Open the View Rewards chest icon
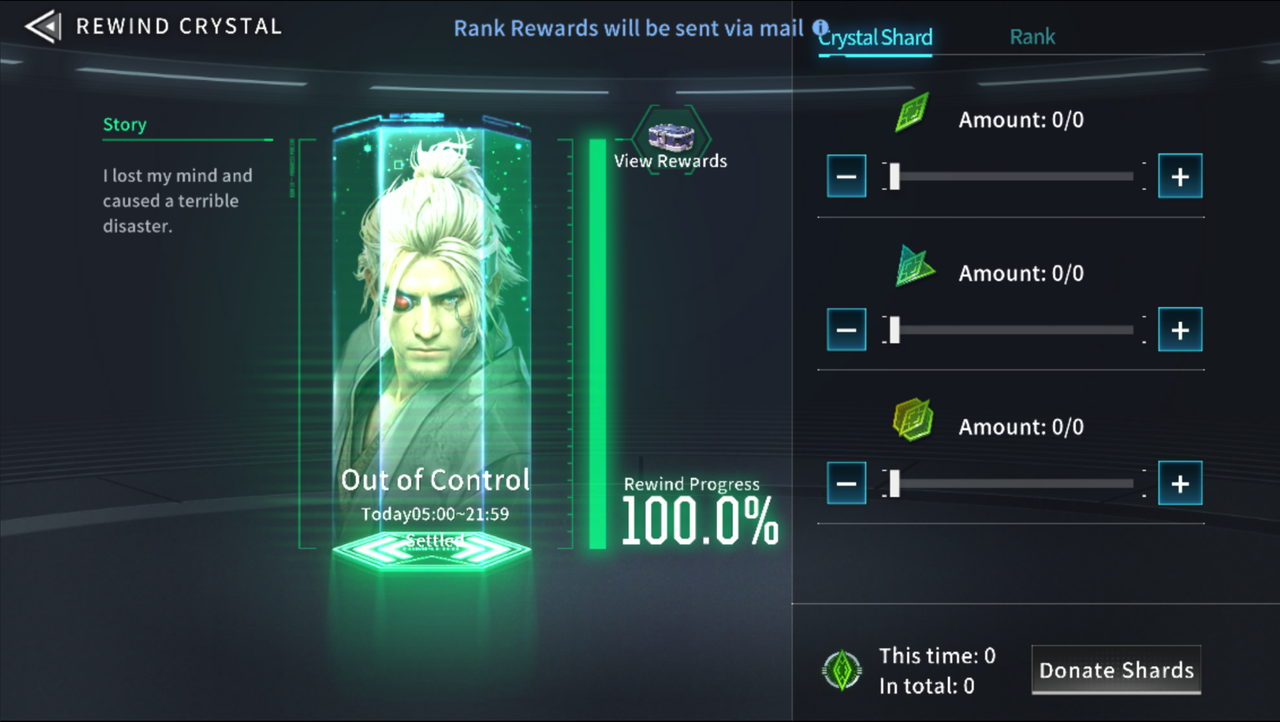 671,135
